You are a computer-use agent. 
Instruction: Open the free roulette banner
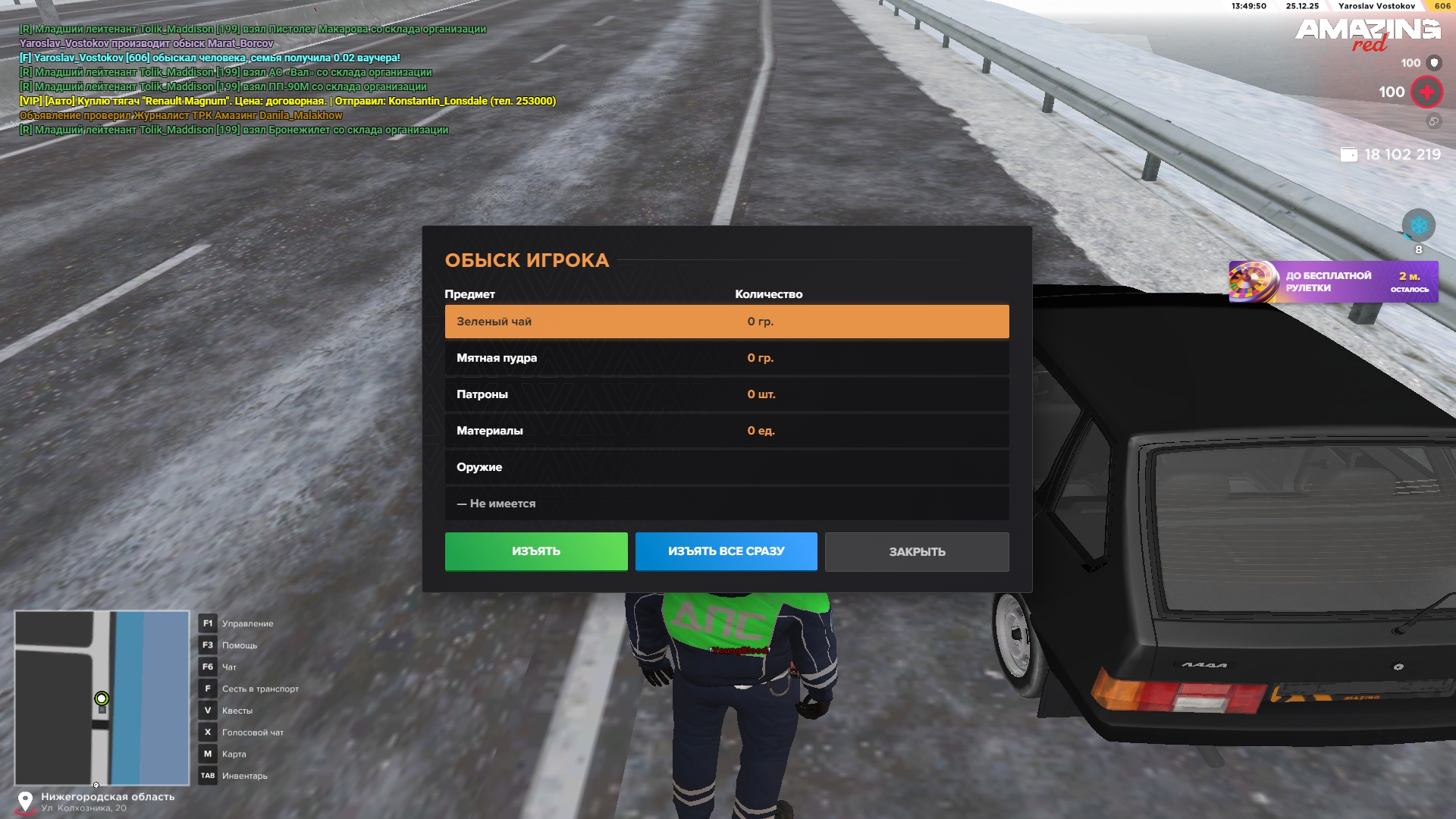tap(1333, 282)
